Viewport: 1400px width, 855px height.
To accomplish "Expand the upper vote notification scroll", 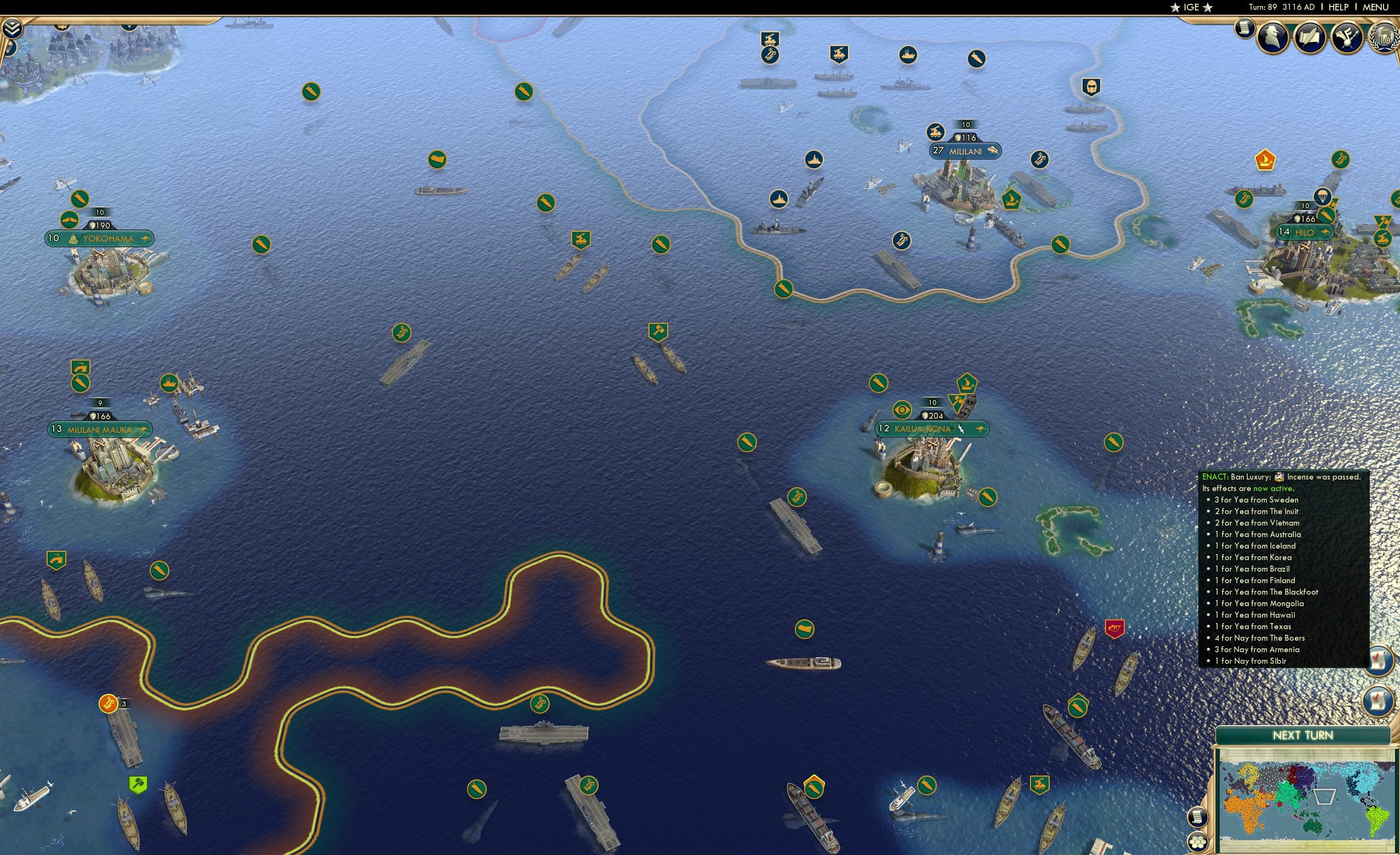I will click(1379, 661).
